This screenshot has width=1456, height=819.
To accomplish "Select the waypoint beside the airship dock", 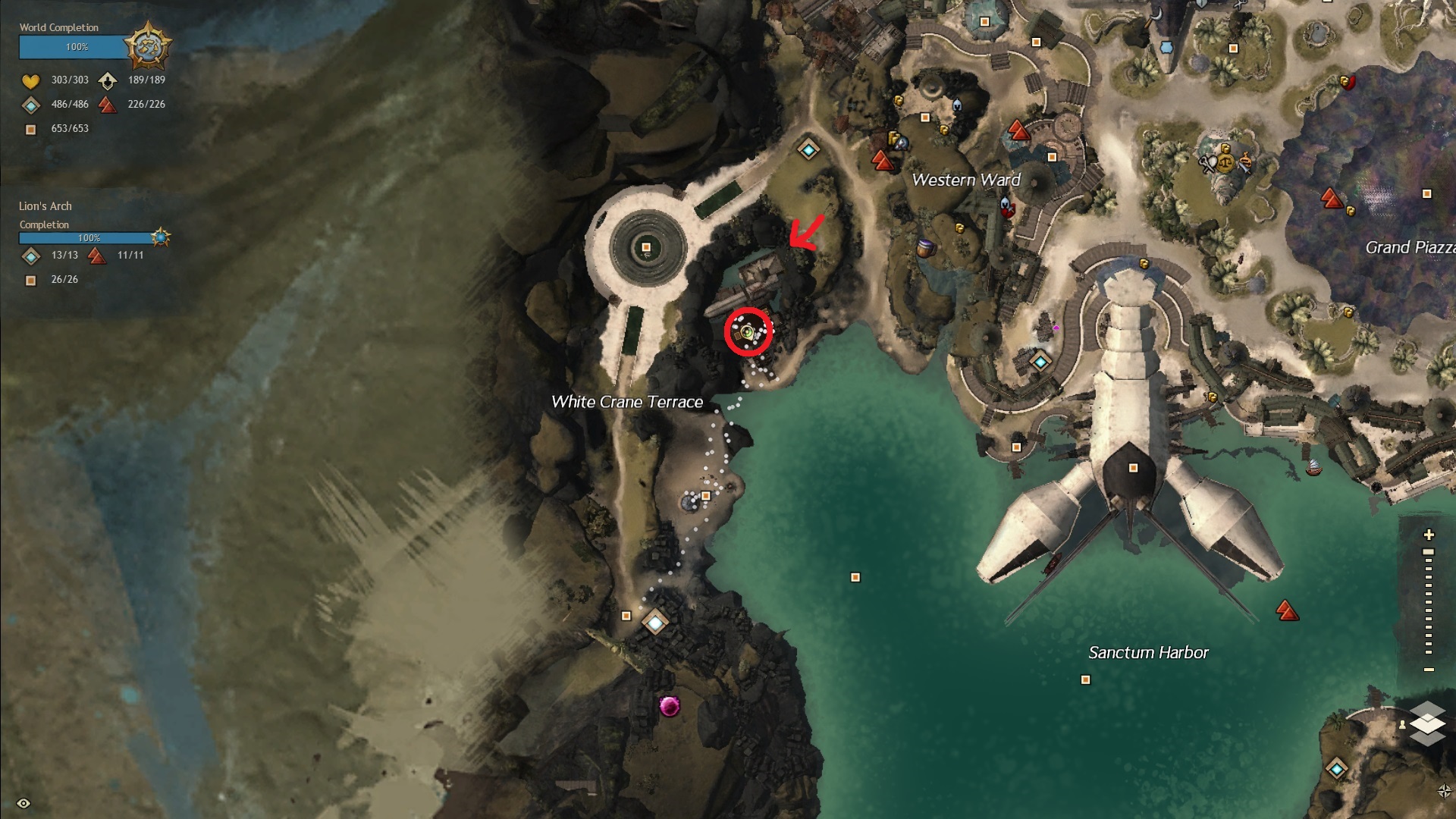I will (x=1040, y=362).
